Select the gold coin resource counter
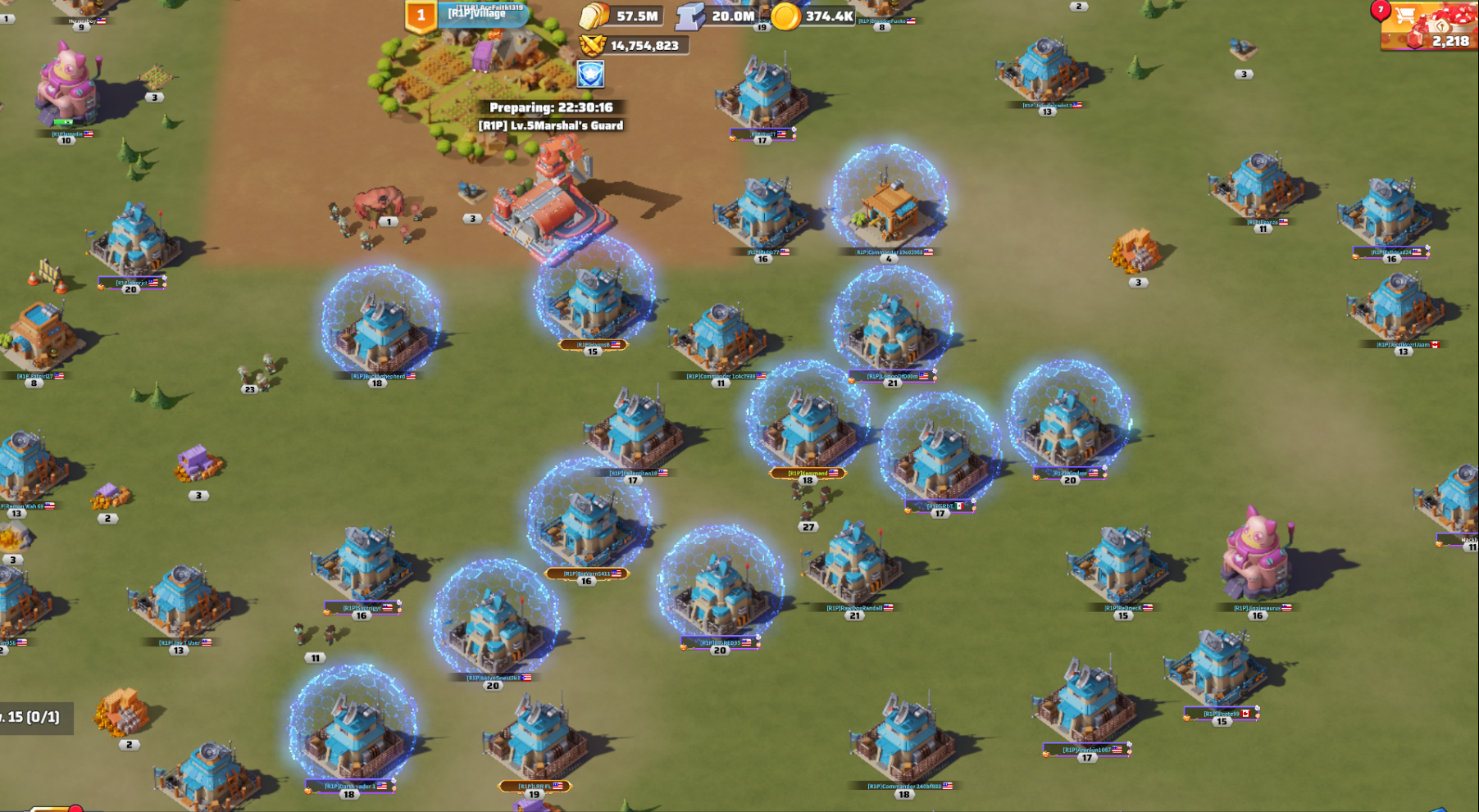The width and height of the screenshot is (1479, 812). 814,16
